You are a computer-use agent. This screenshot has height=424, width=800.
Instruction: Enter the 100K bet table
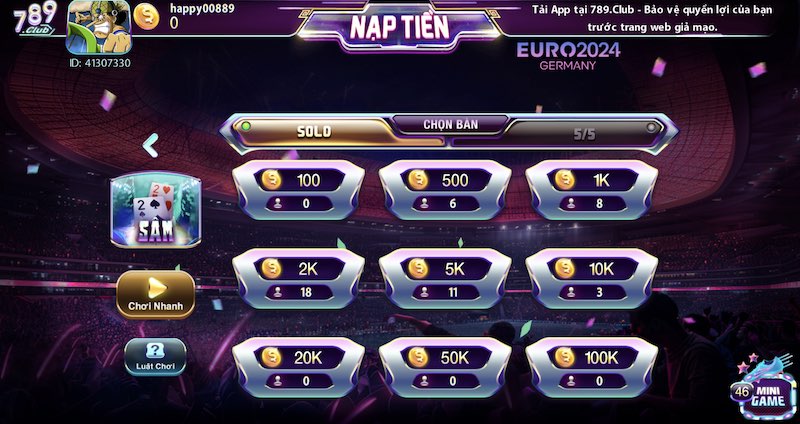591,367
